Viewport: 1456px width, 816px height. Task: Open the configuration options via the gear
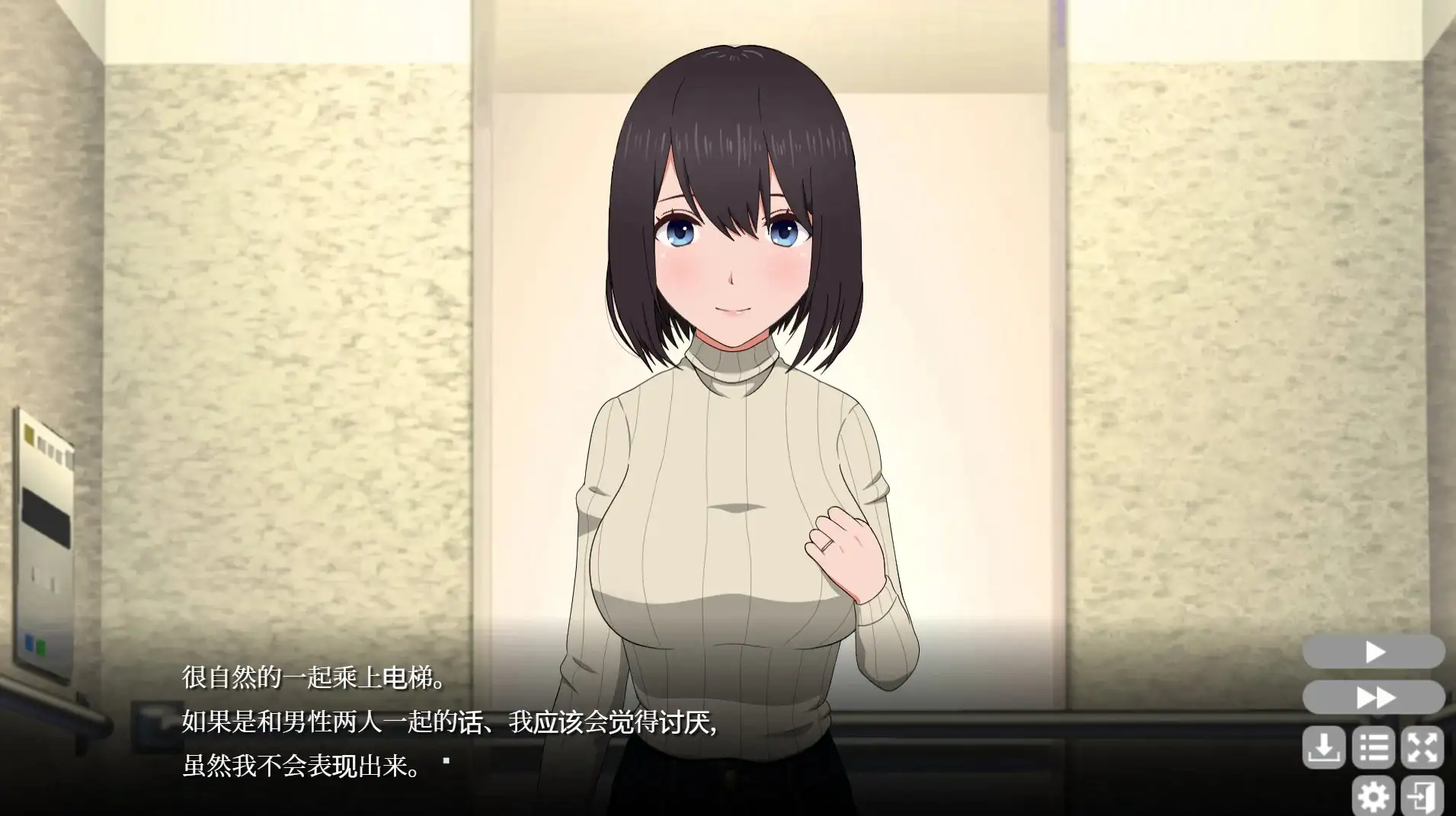tap(1374, 795)
